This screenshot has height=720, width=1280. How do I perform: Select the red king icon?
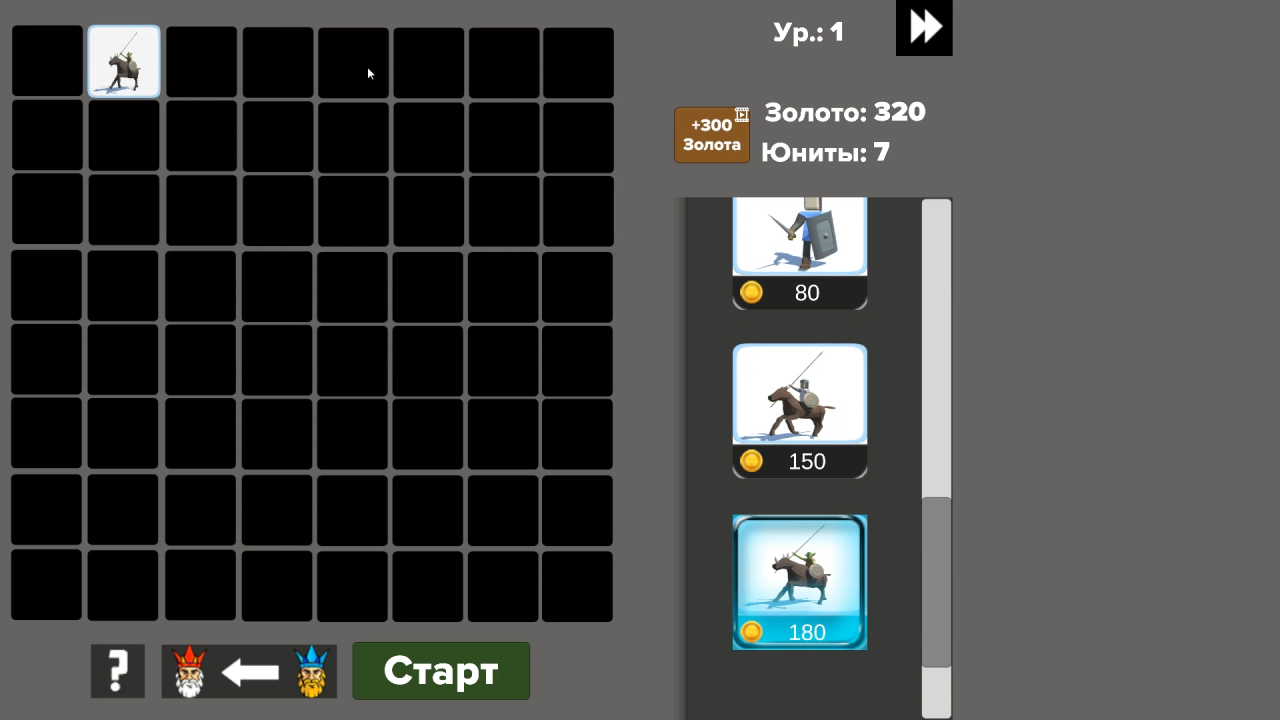189,671
